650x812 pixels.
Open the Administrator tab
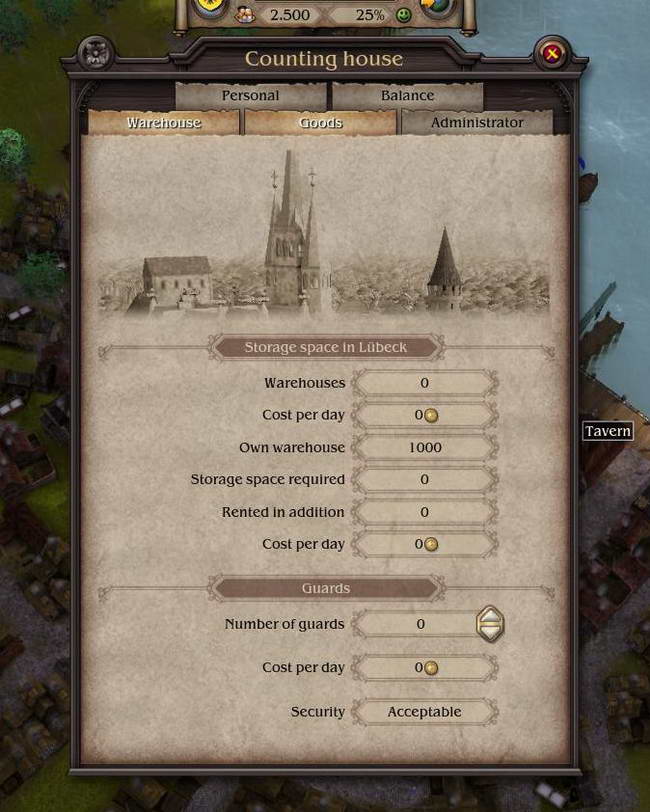tap(477, 123)
